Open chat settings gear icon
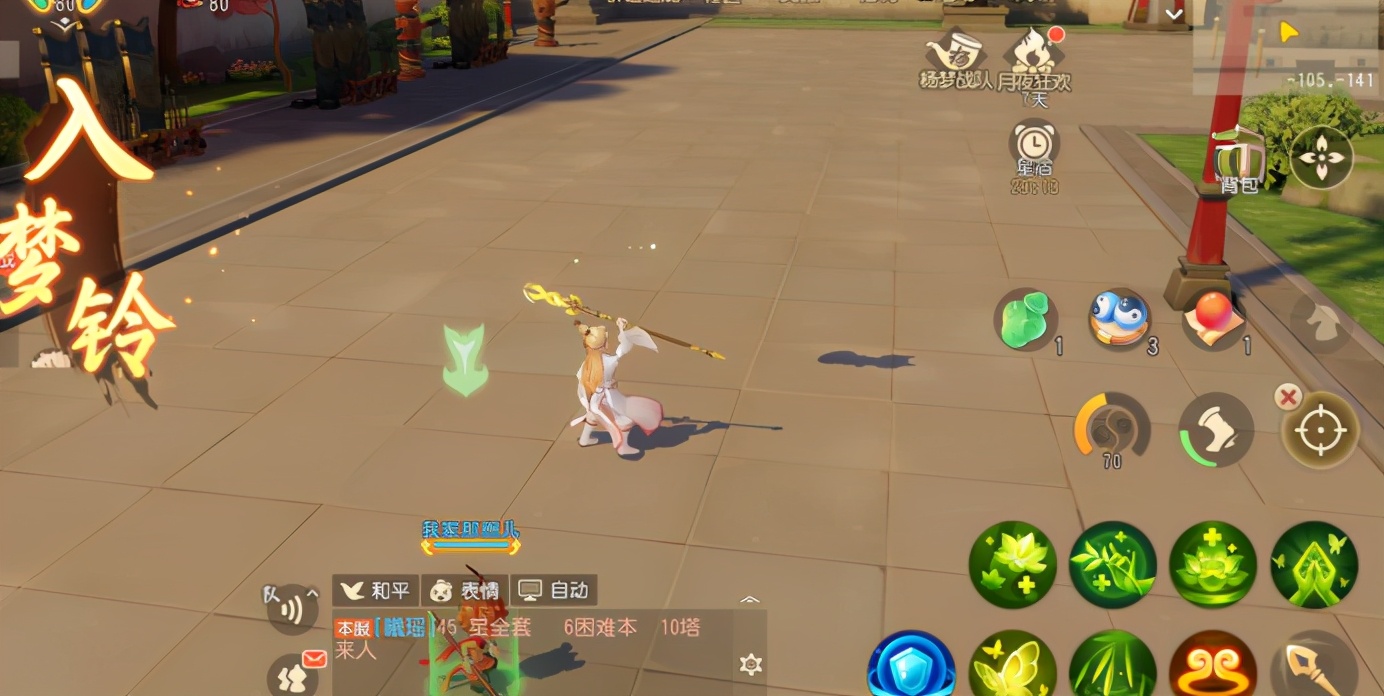1384x696 pixels. pyautogui.click(x=751, y=664)
